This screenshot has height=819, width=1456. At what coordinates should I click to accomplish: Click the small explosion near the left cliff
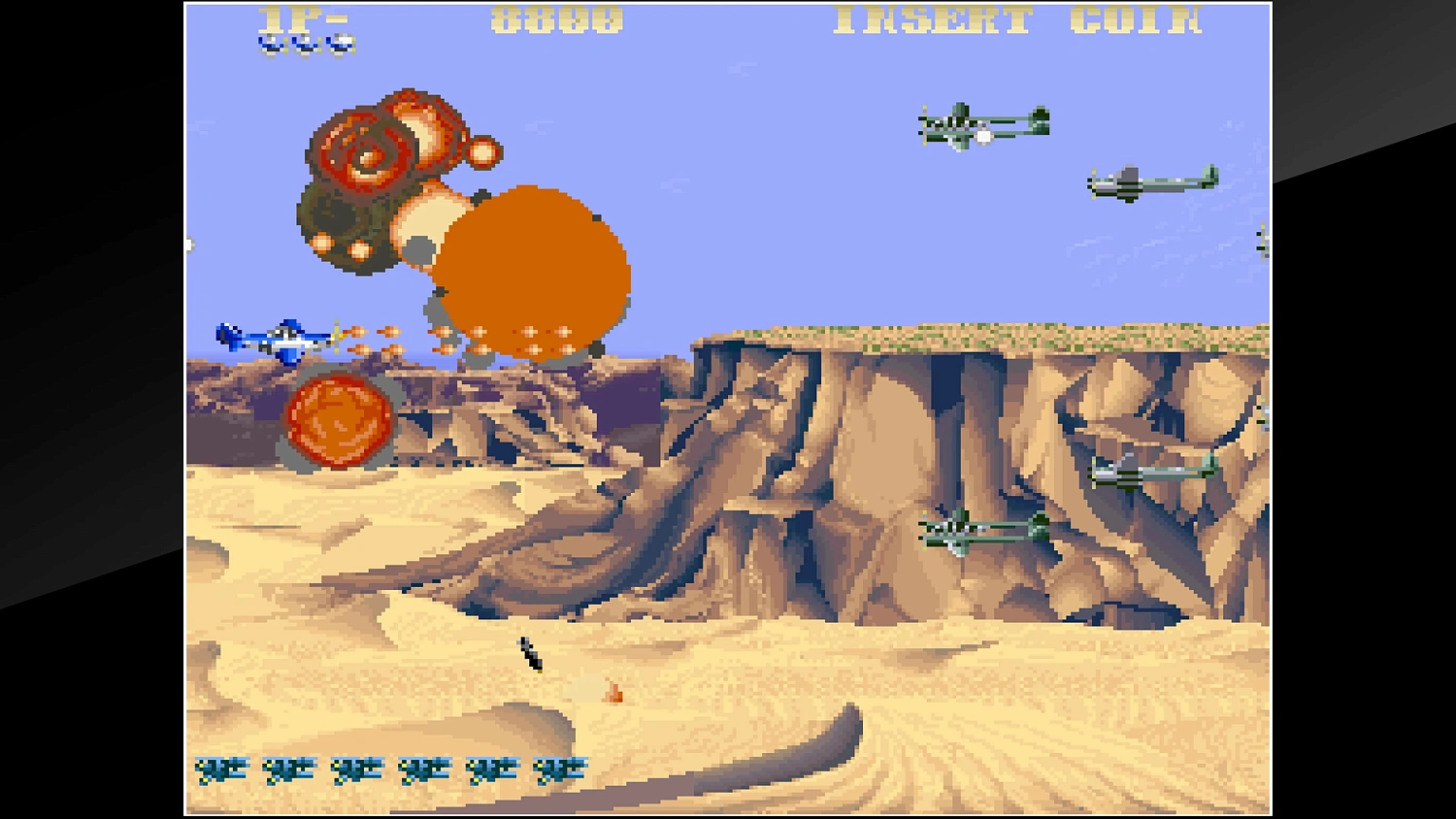coord(337,416)
